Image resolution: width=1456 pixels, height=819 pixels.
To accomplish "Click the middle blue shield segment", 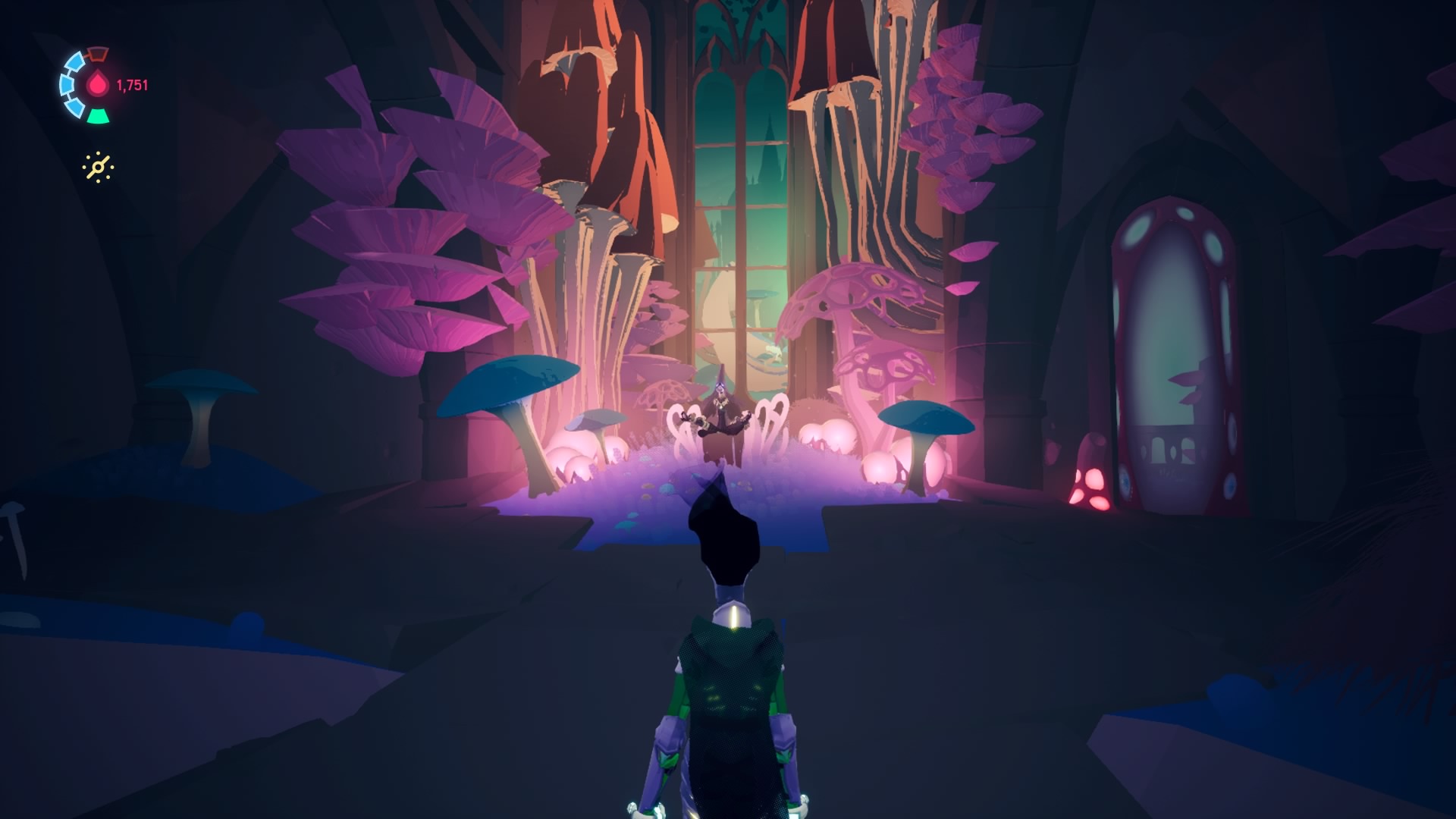I will tap(67, 85).
